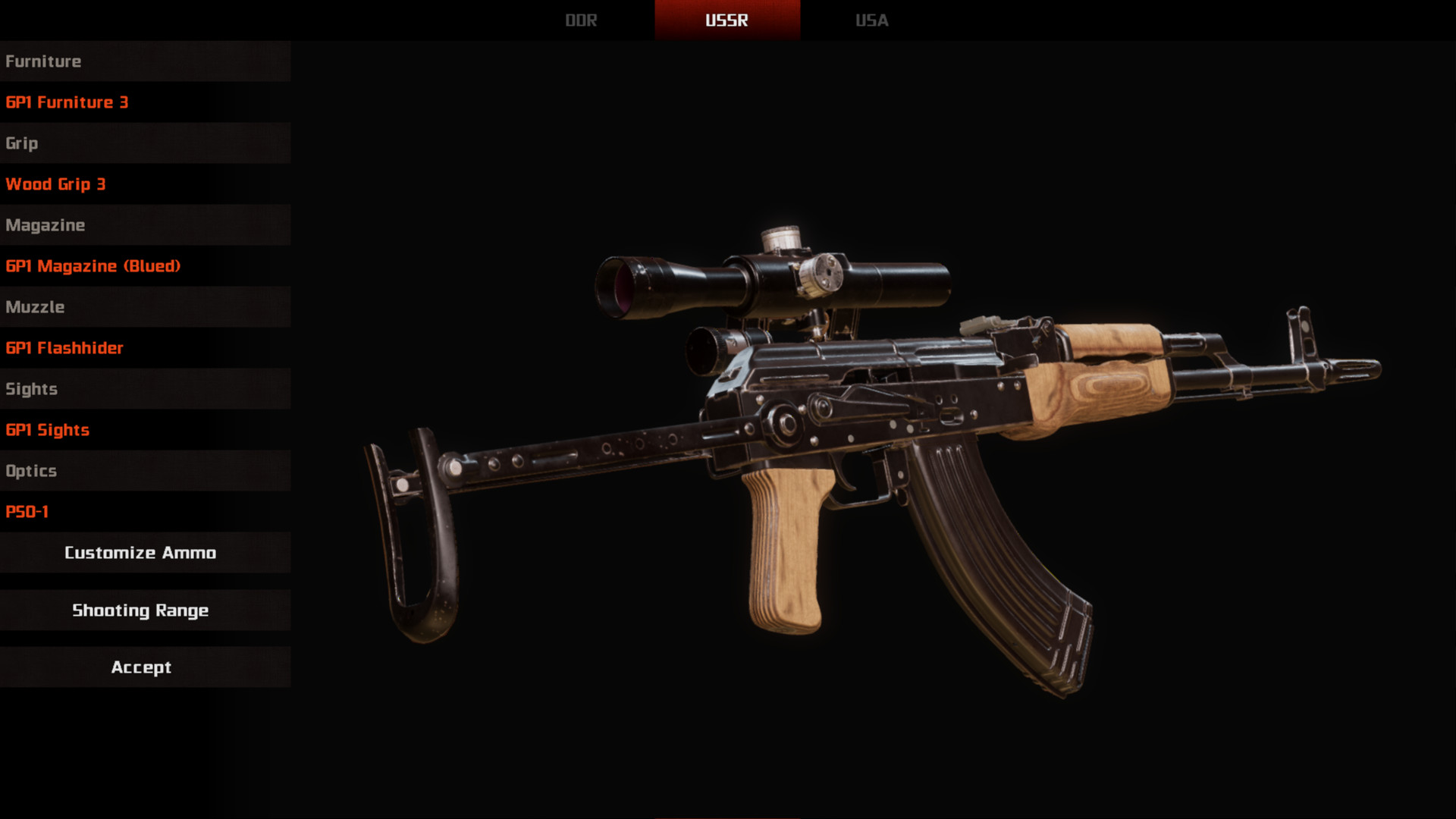This screenshot has width=1456, height=819.
Task: Click the 6P1 Magazine (Blued) option
Action: 93,266
